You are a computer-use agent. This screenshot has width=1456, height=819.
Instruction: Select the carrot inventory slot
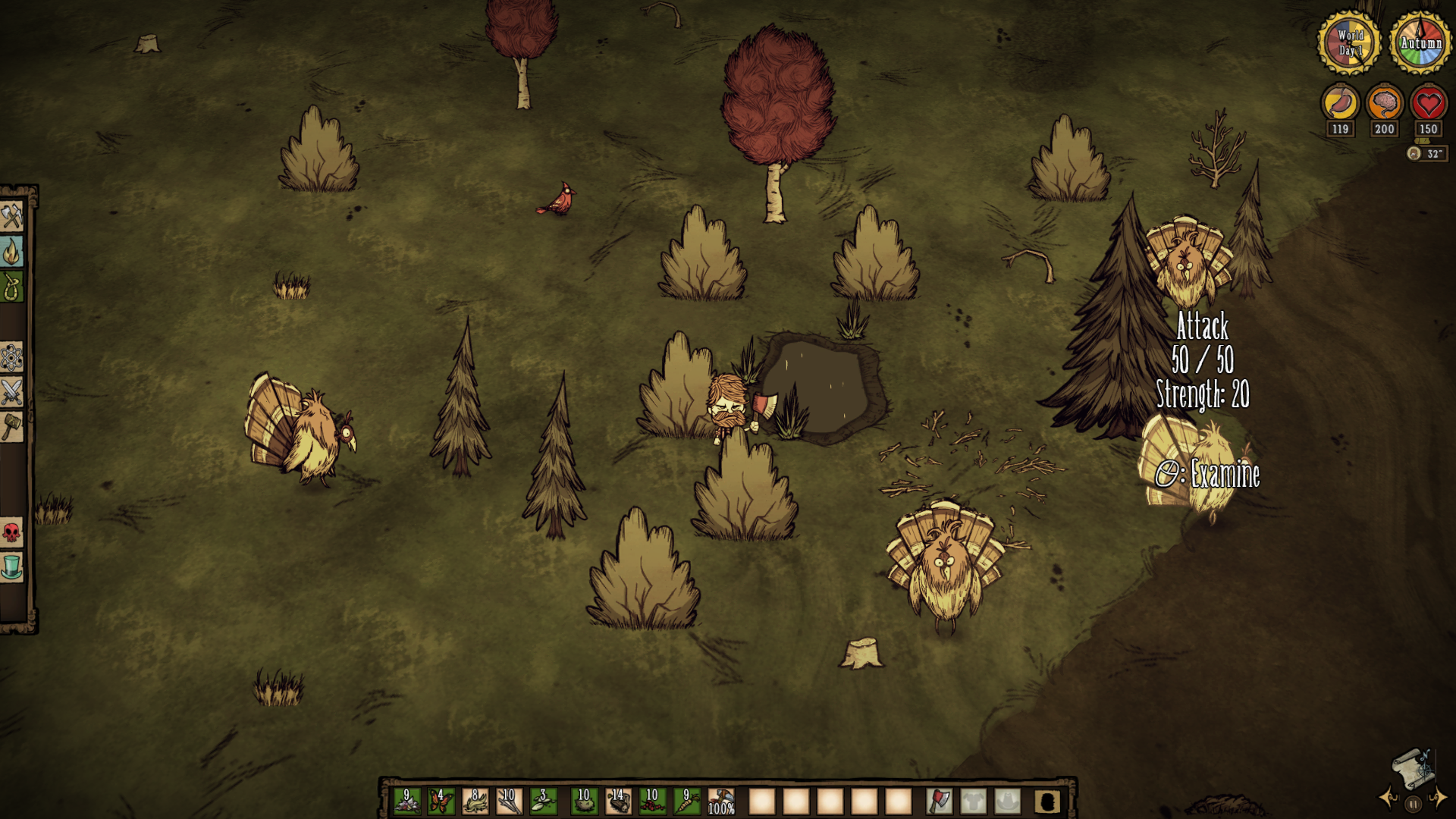(x=686, y=801)
